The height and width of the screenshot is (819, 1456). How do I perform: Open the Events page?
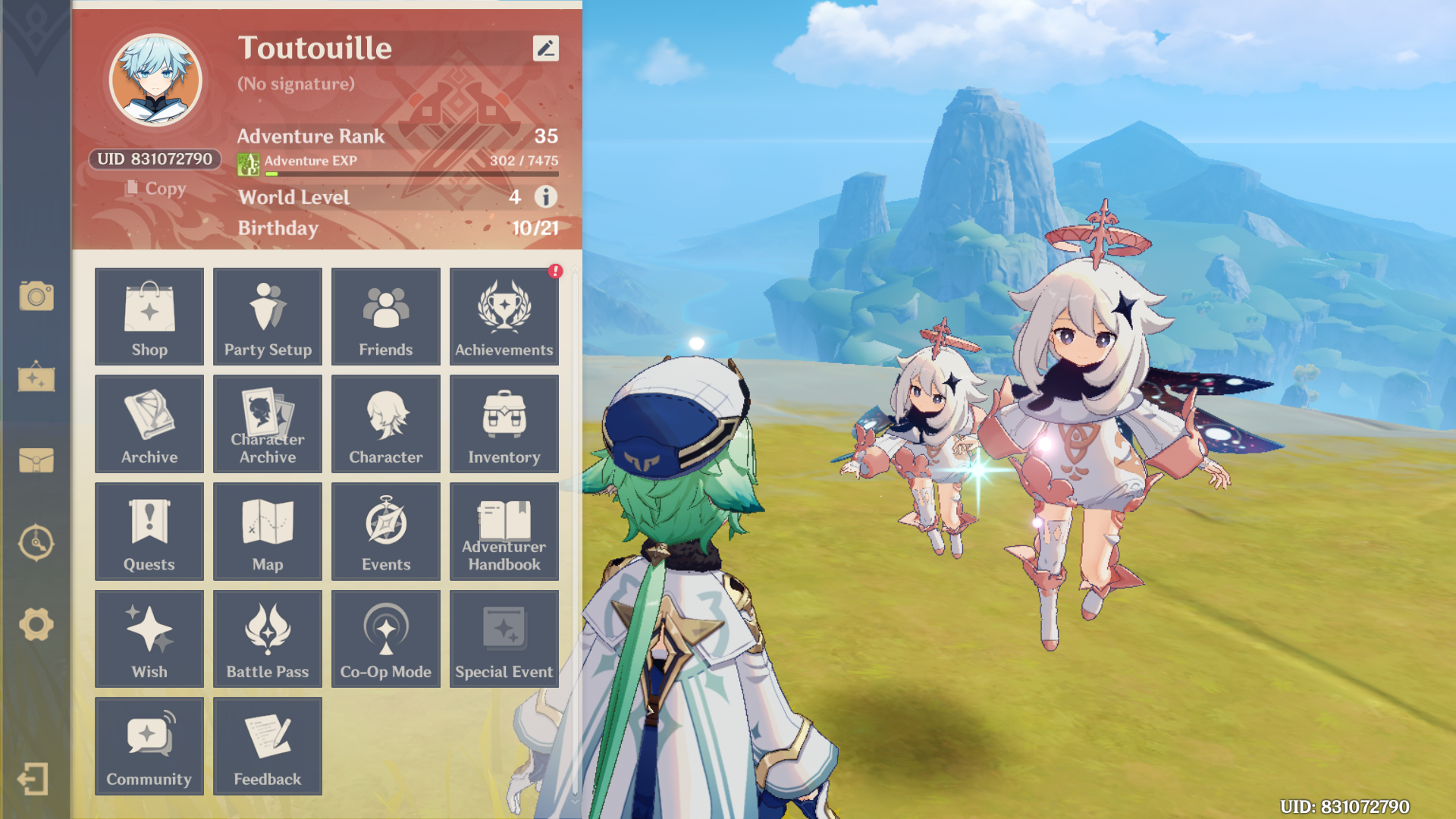385,531
